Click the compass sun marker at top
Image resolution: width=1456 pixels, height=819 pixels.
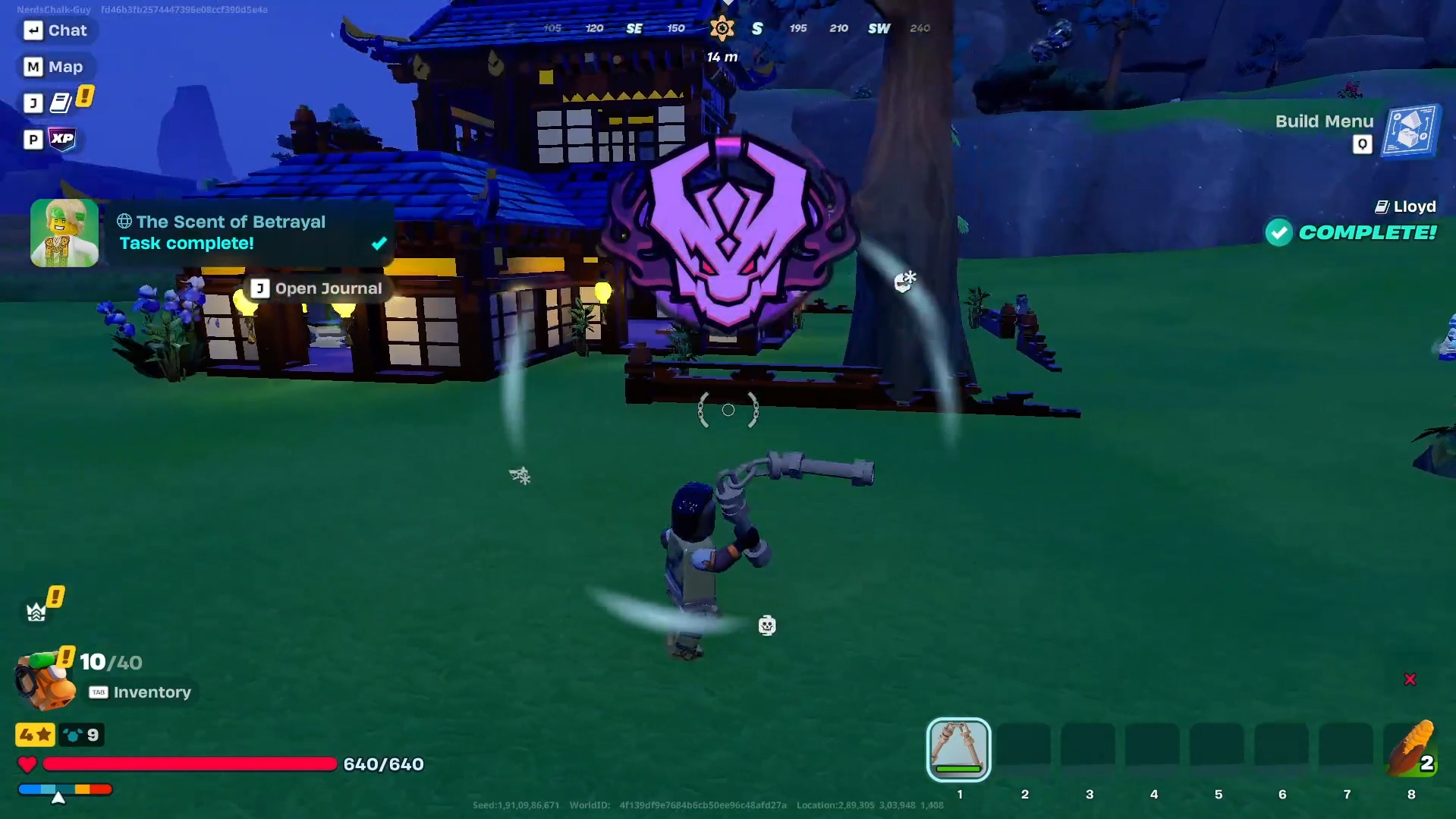(x=722, y=28)
